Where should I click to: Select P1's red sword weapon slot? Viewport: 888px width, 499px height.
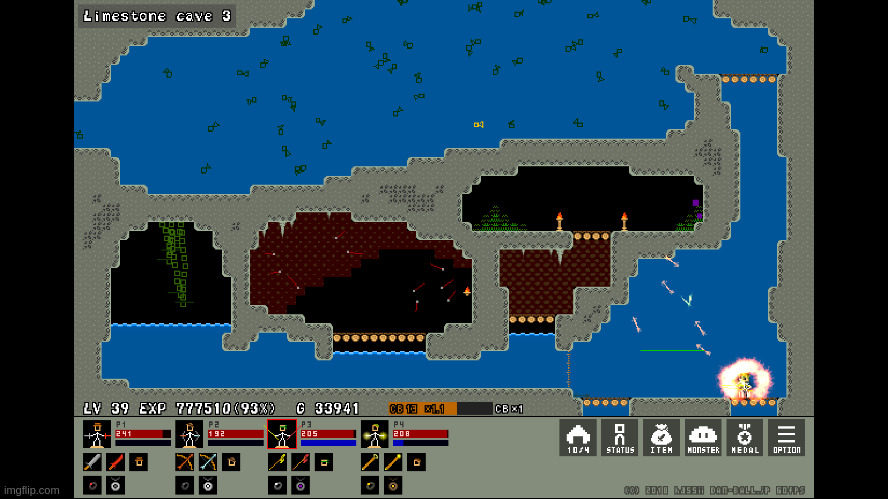pos(115,462)
